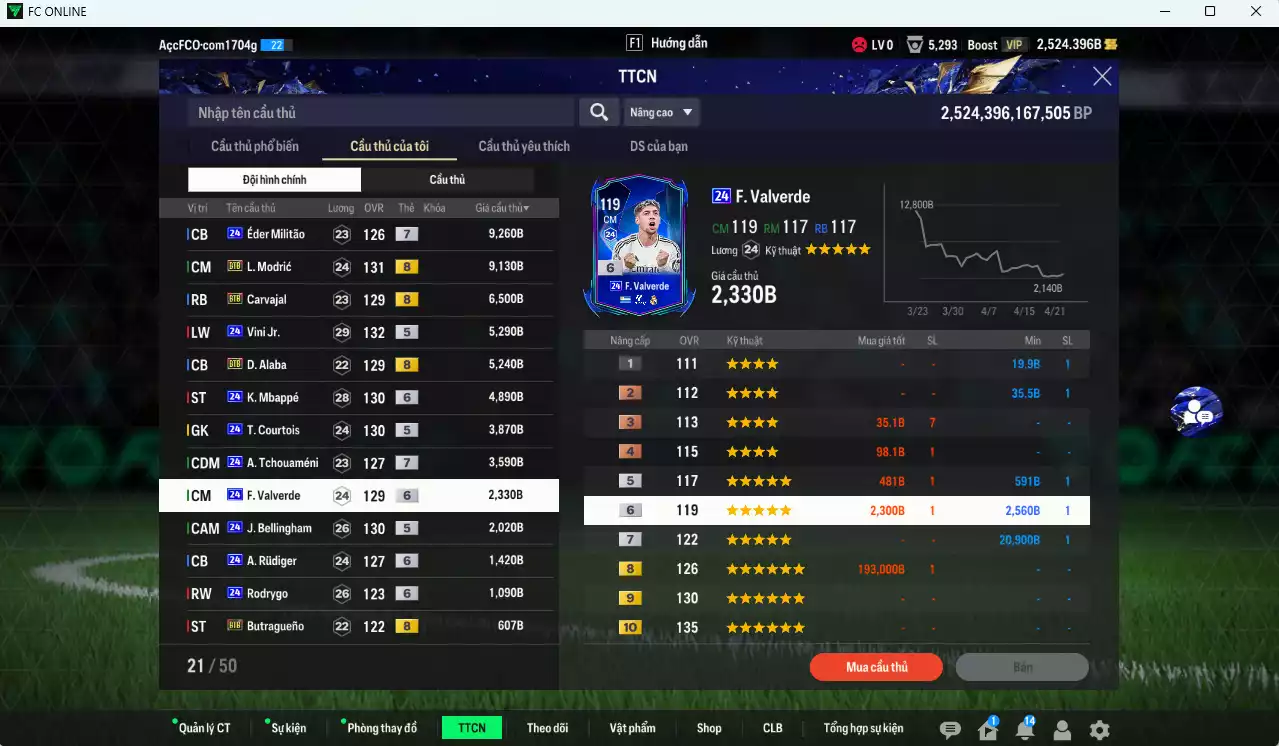Open the notifications bell icon
This screenshot has height=746, width=1279.
(x=1025, y=730)
